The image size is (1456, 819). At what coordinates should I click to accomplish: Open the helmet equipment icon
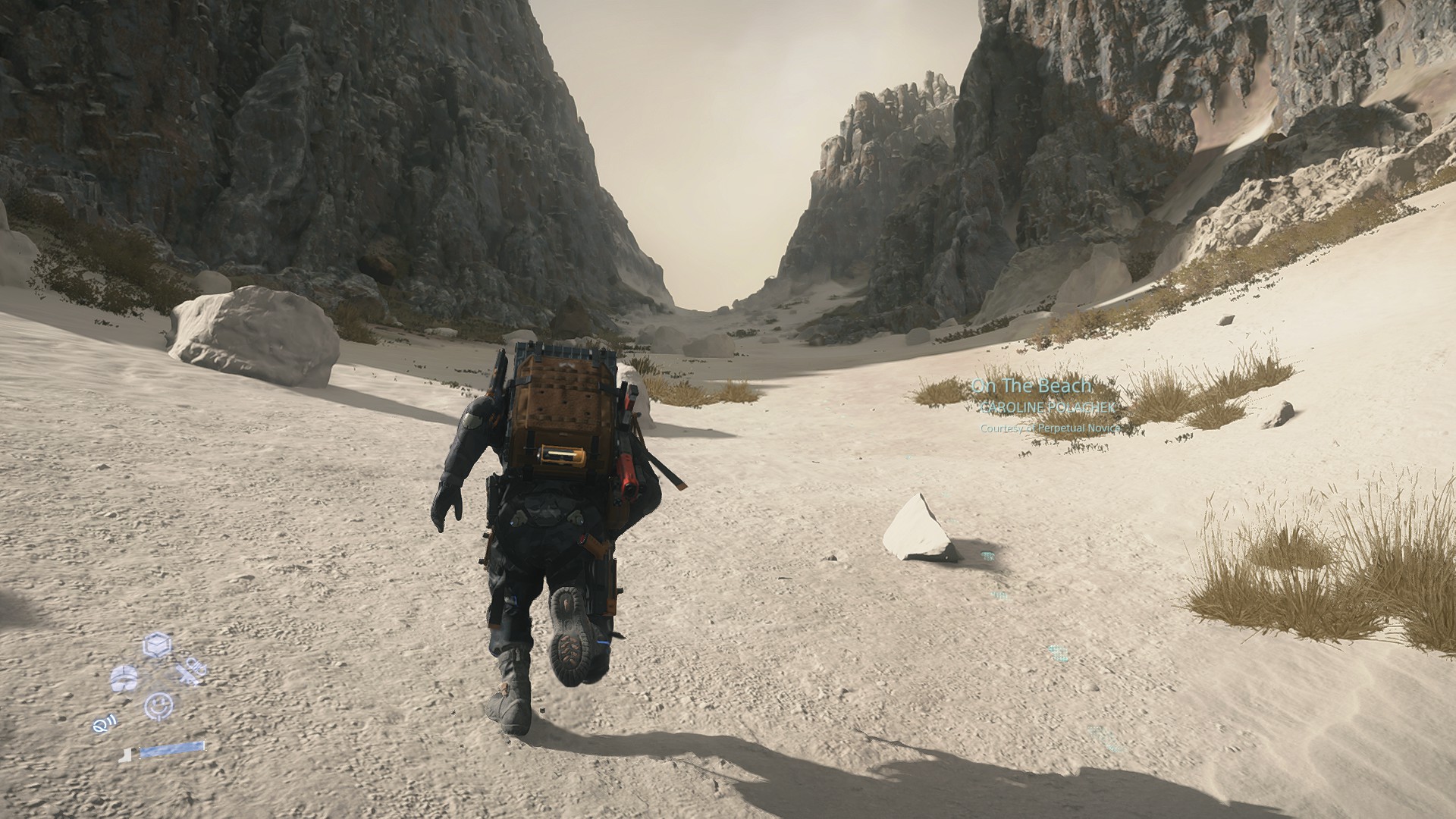coord(124,677)
